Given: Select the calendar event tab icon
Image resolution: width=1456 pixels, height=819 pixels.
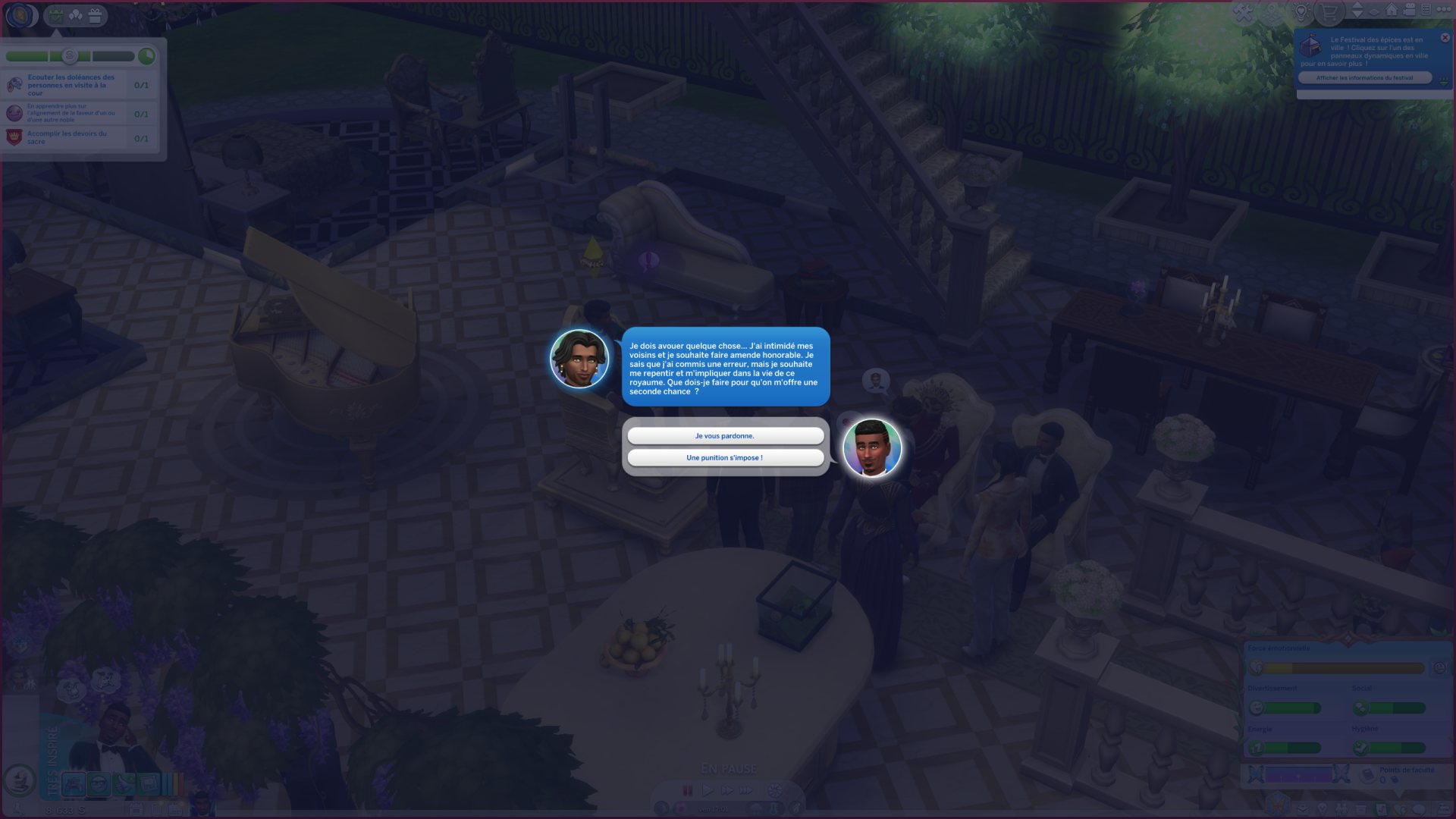Looking at the screenshot, I should tap(55, 15).
